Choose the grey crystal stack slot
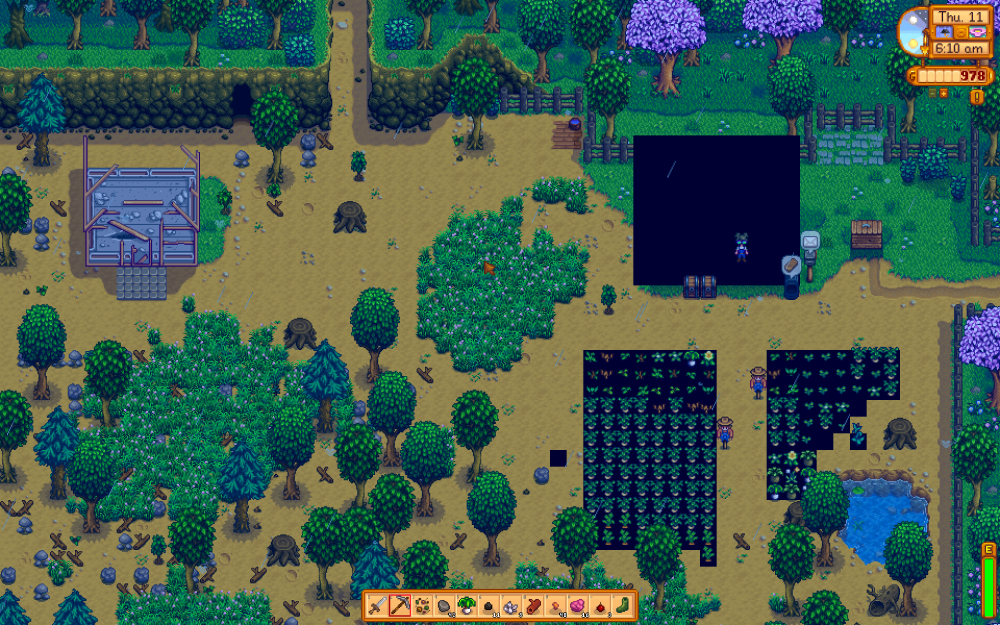 [x=512, y=605]
